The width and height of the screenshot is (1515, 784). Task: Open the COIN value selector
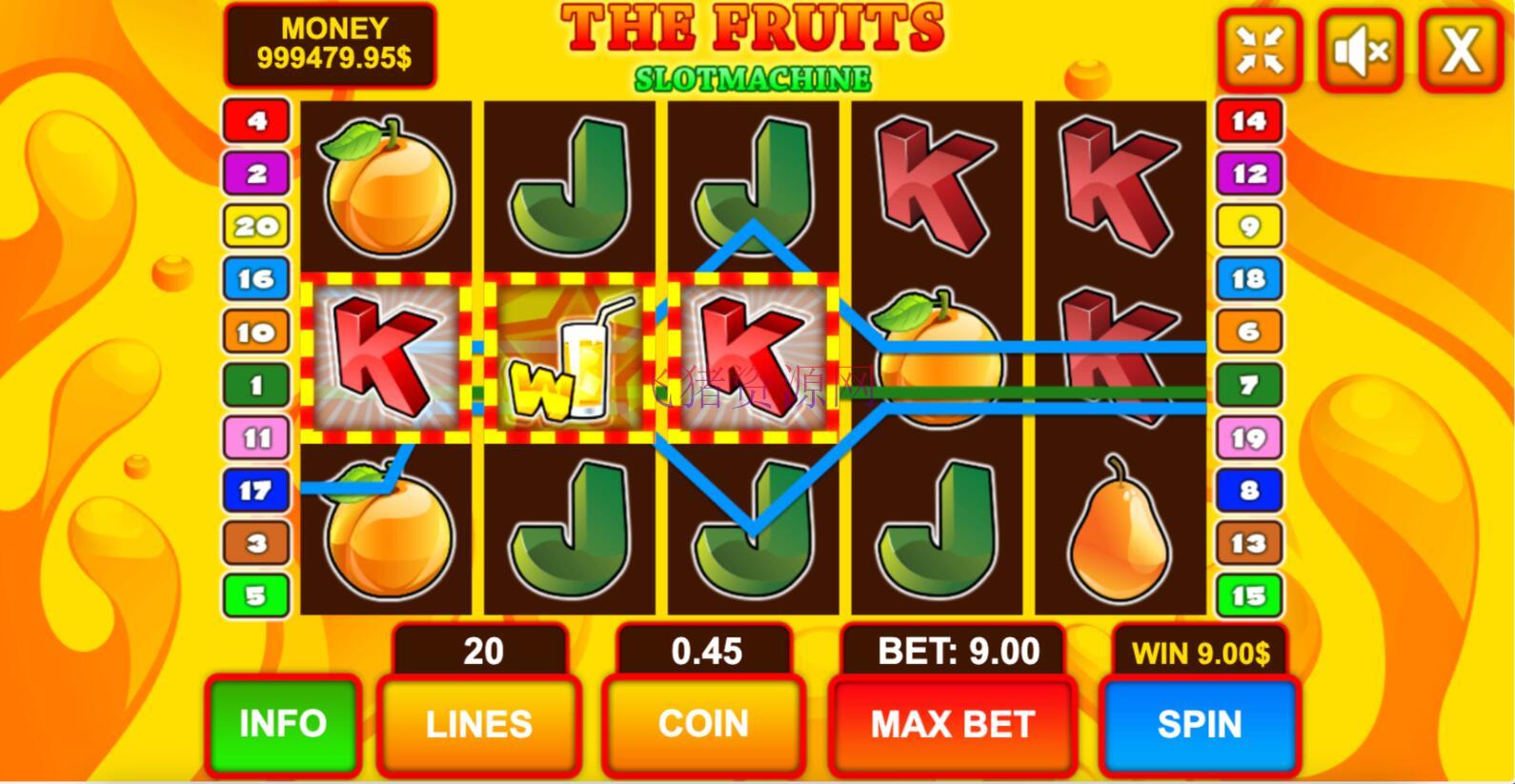click(702, 724)
